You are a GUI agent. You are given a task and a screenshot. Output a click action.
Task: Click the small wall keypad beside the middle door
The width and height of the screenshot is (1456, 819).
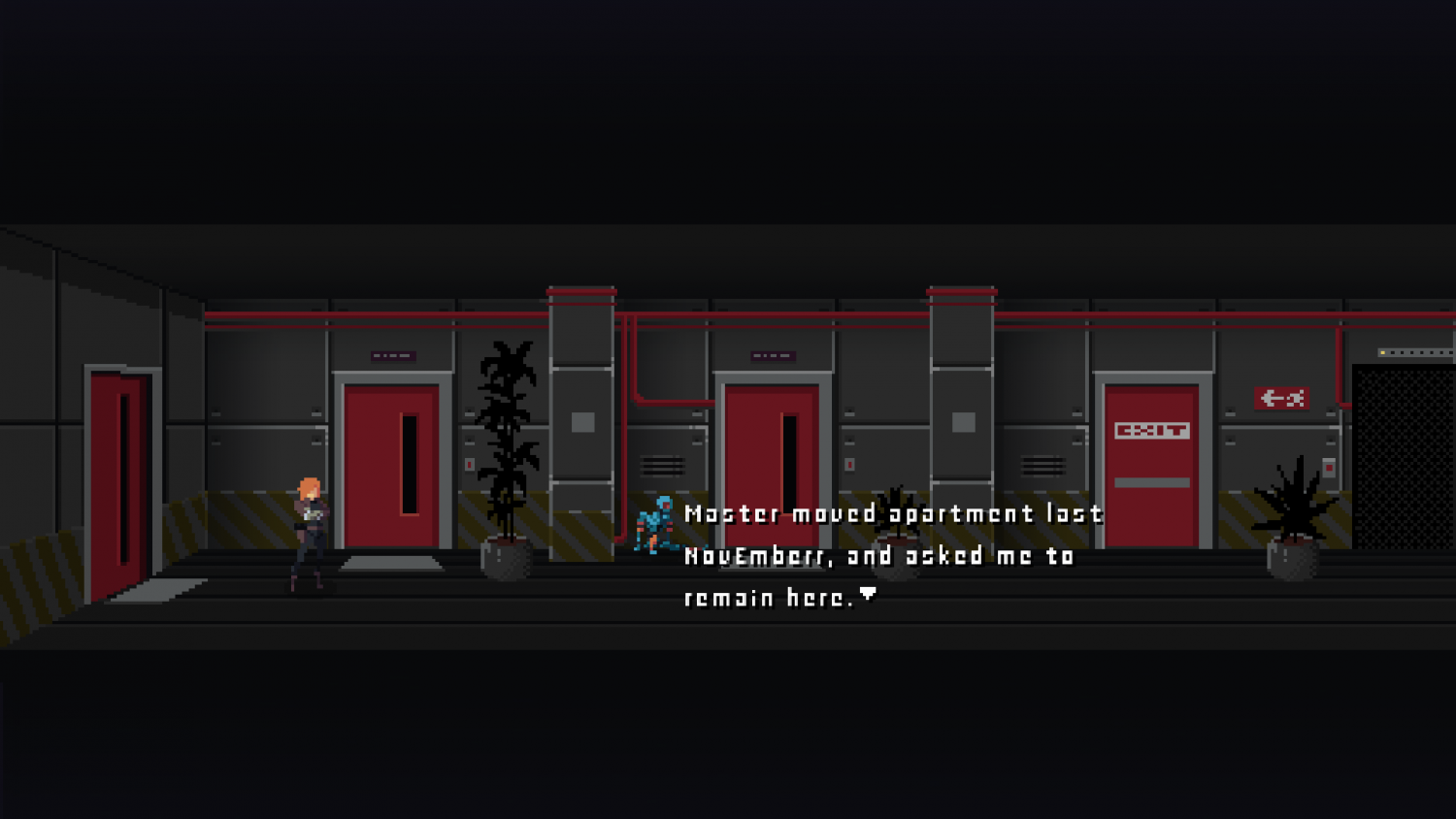pos(850,463)
